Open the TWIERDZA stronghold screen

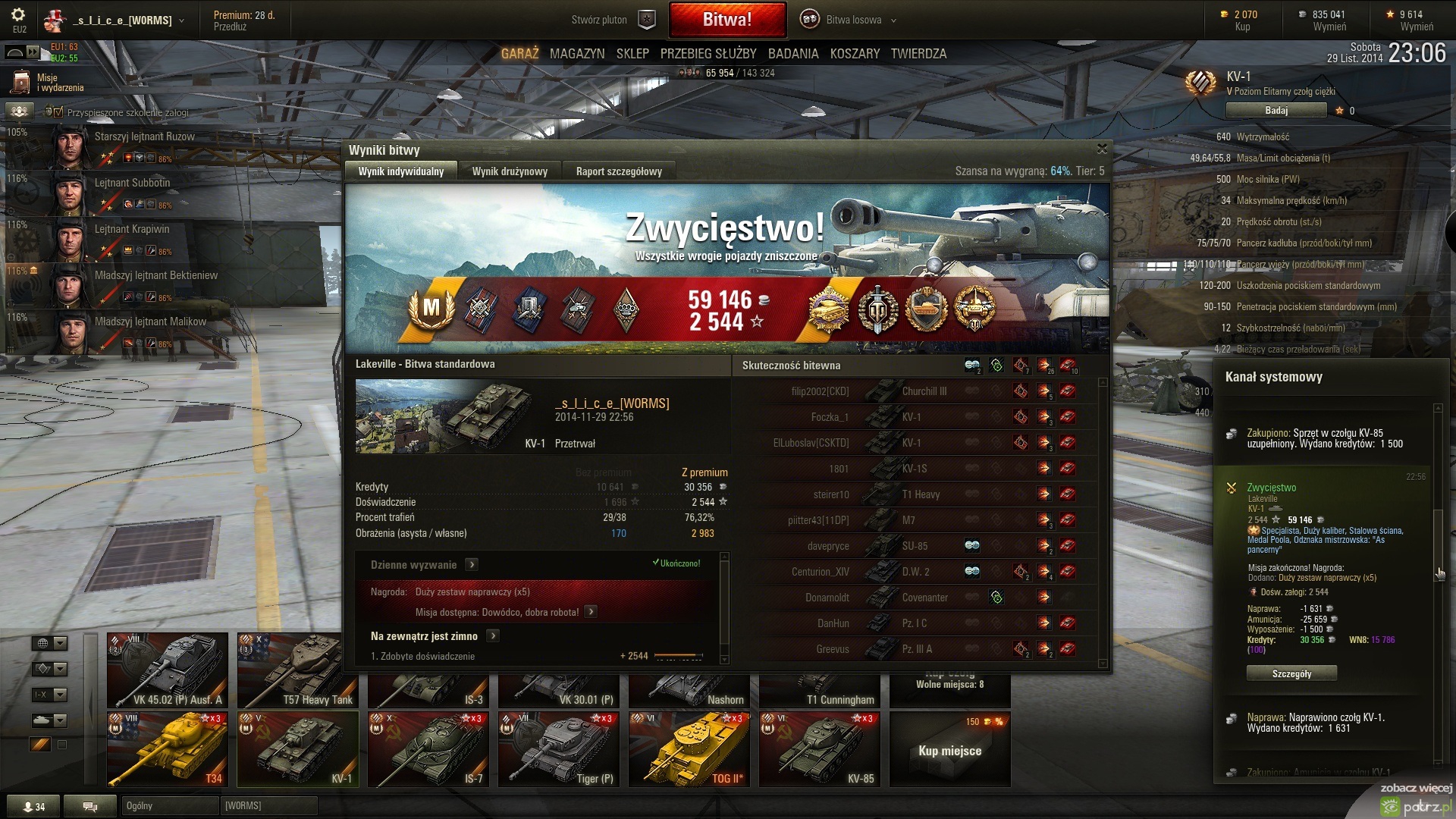click(x=918, y=54)
